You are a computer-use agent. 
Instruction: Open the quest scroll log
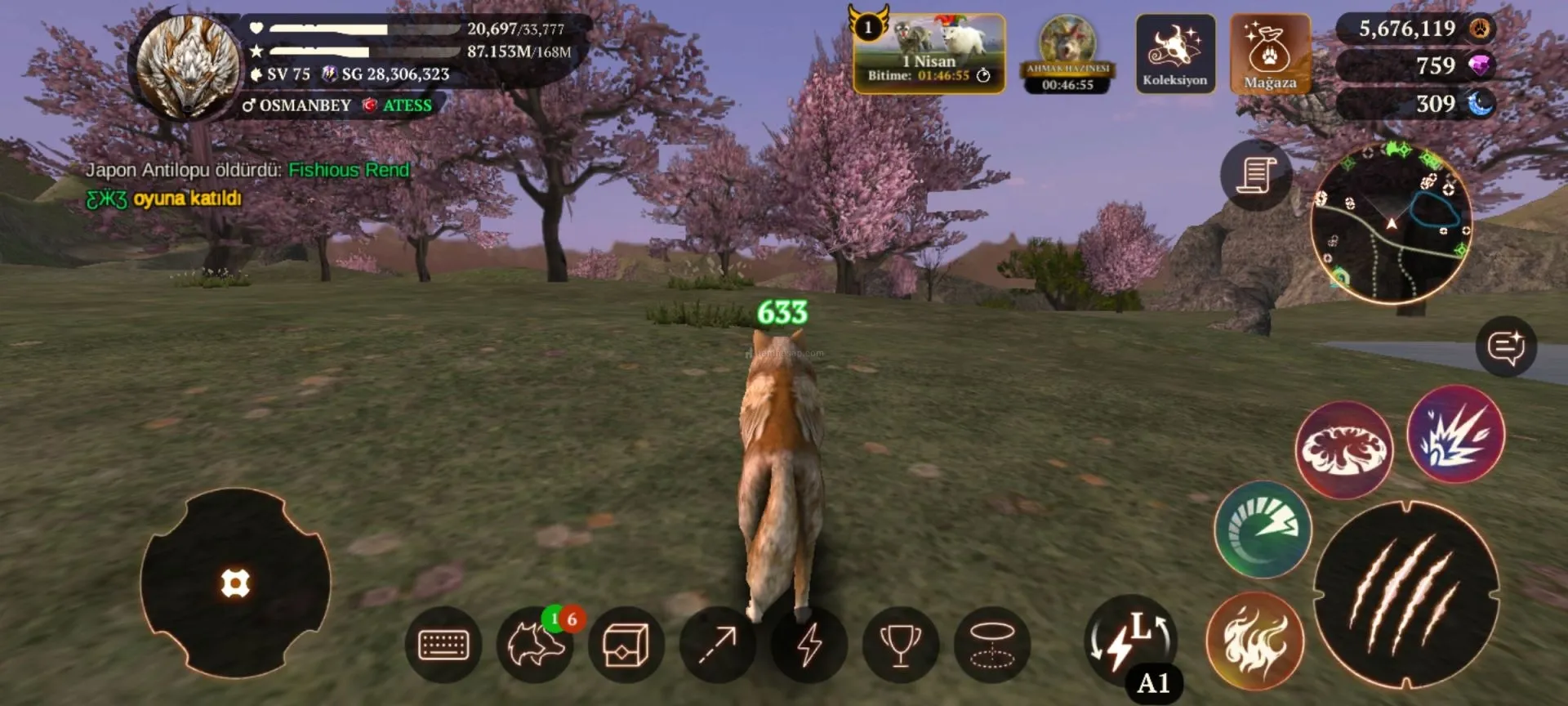click(1256, 174)
